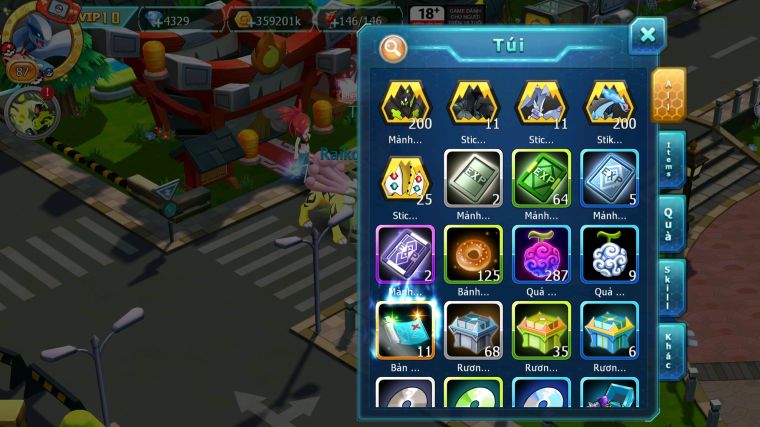This screenshot has width=760, height=427.
Task: Choose the green chest with 35
Action: (541, 331)
